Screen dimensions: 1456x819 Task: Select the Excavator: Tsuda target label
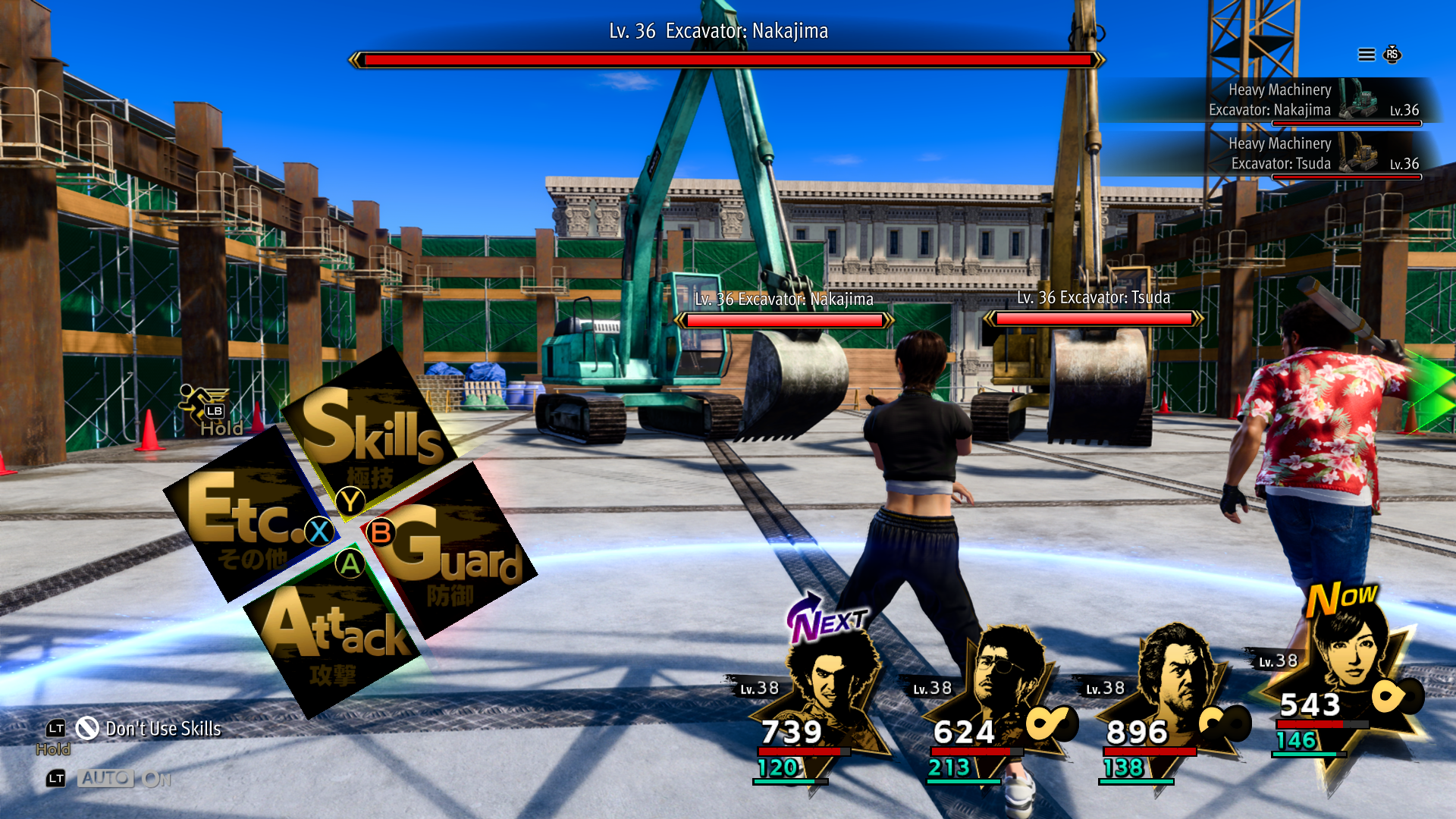pos(1094,297)
